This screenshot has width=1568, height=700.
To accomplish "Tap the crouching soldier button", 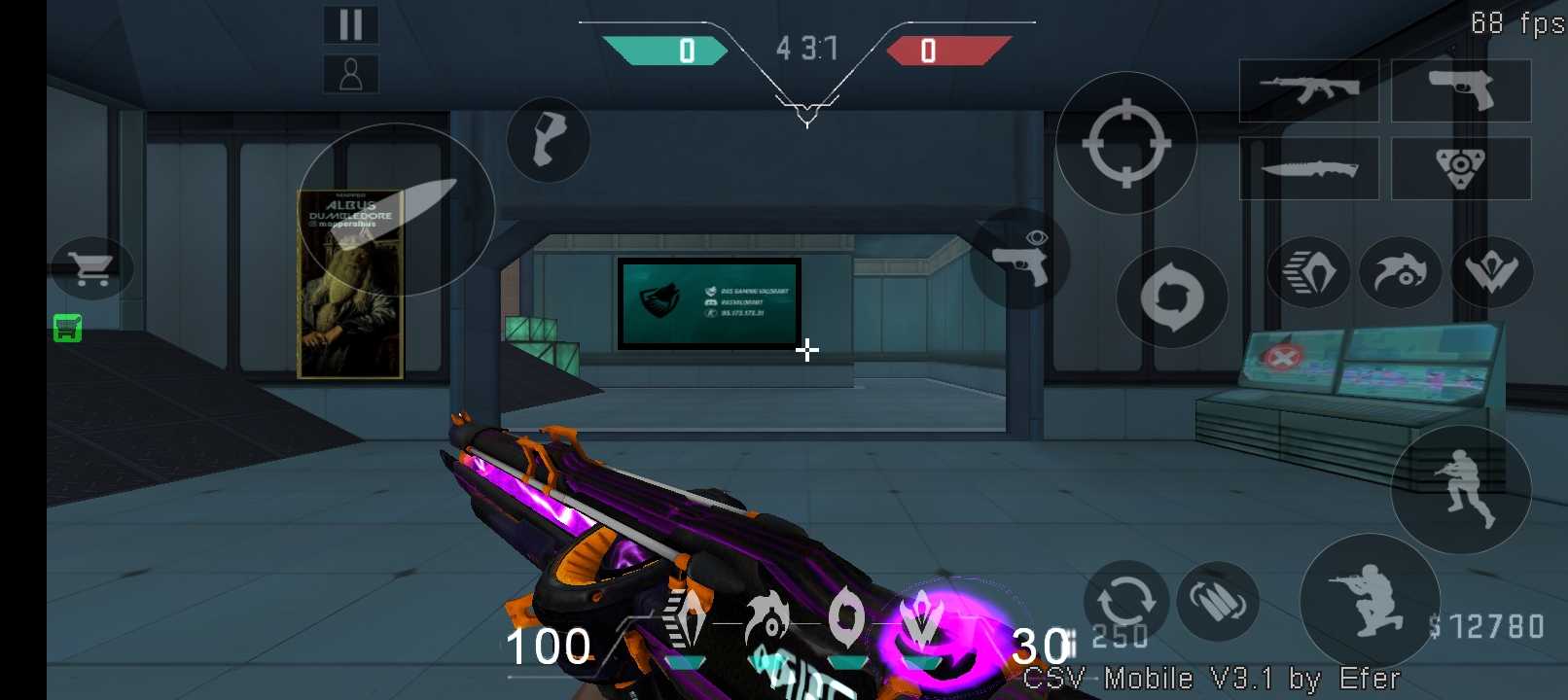I will pos(1370,602).
